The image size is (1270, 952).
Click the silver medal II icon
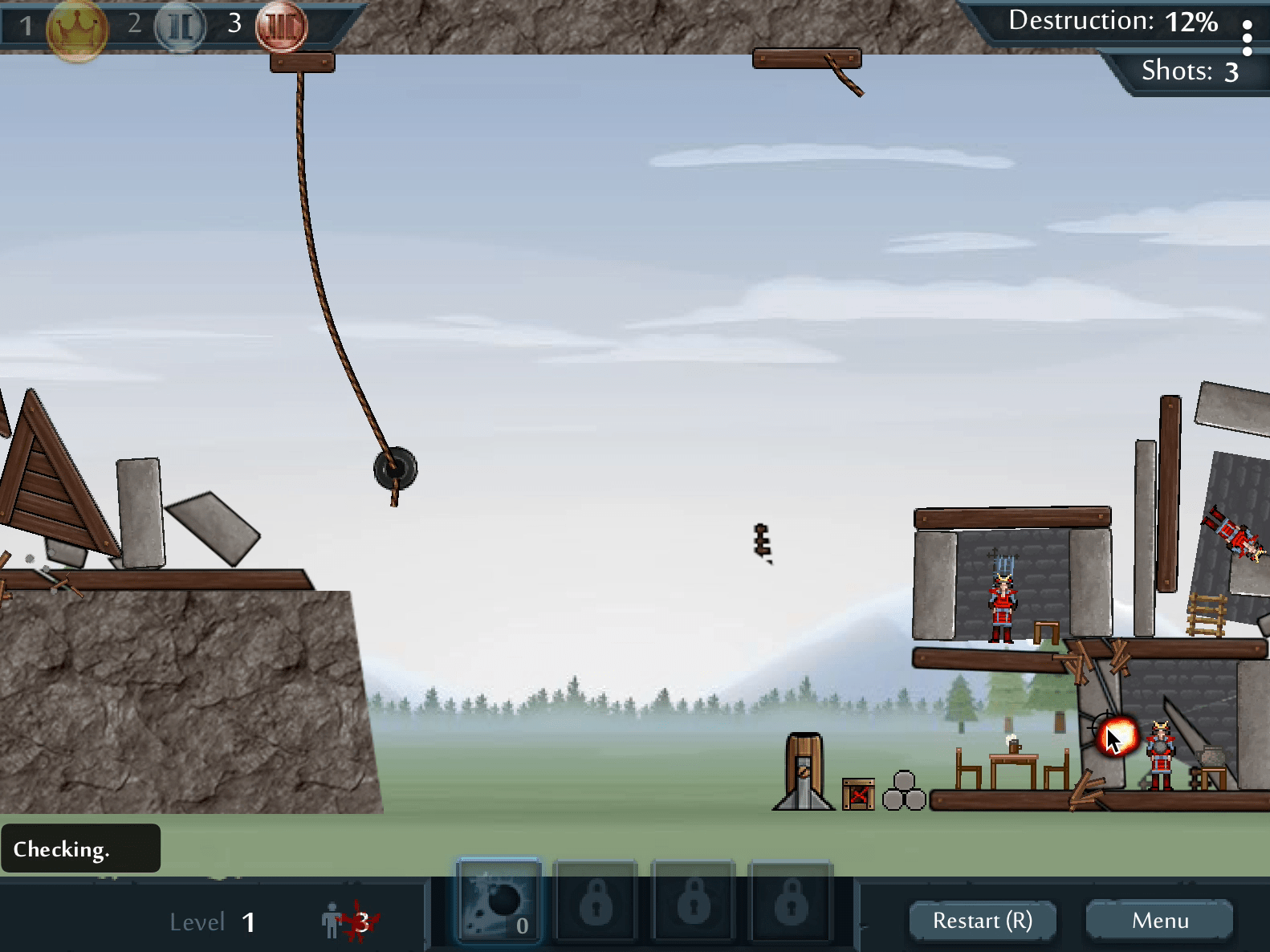180,26
